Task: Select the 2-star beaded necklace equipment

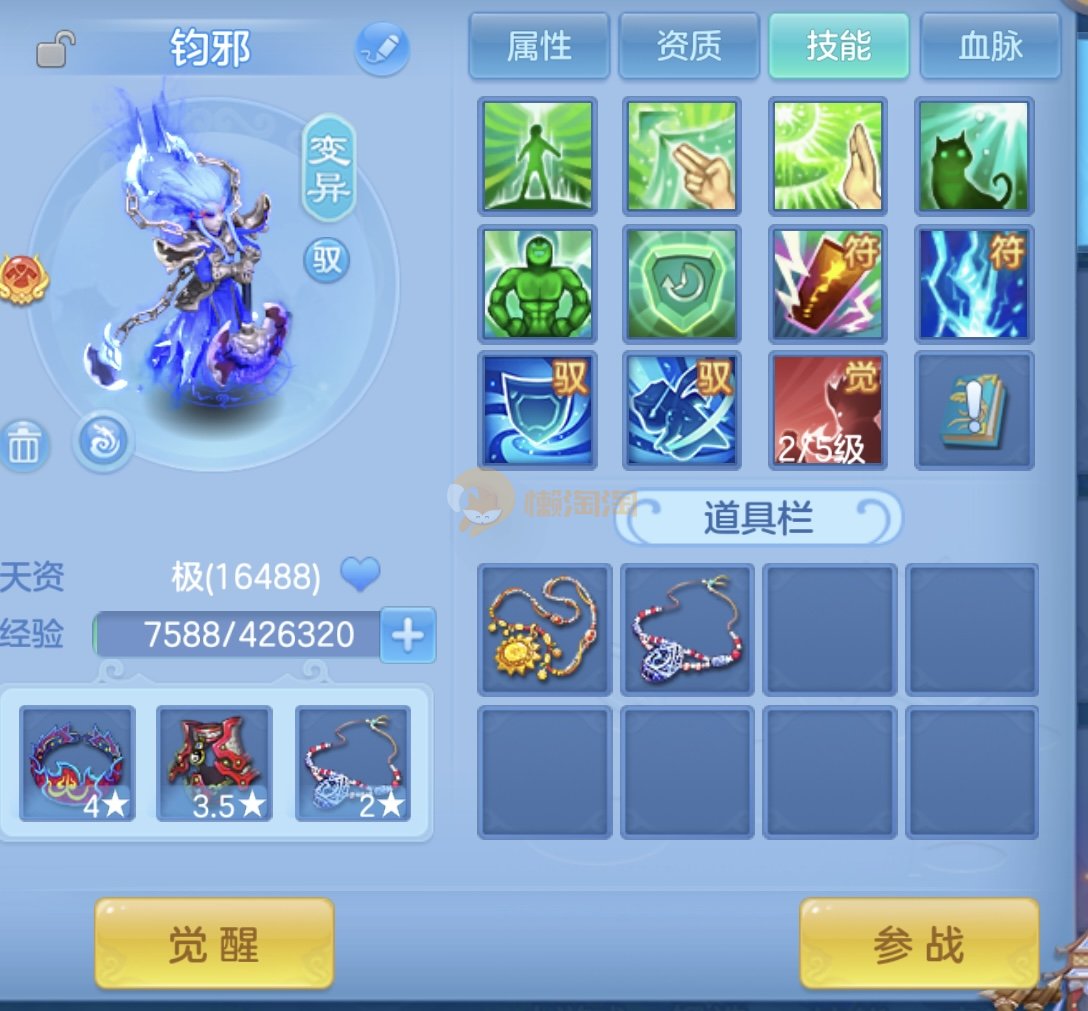Action: pos(353,764)
